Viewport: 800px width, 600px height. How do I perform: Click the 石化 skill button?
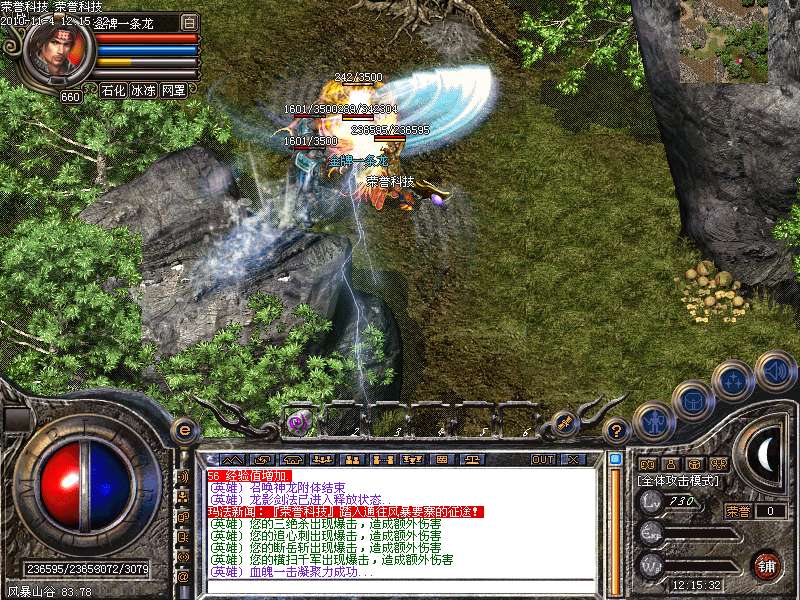114,90
